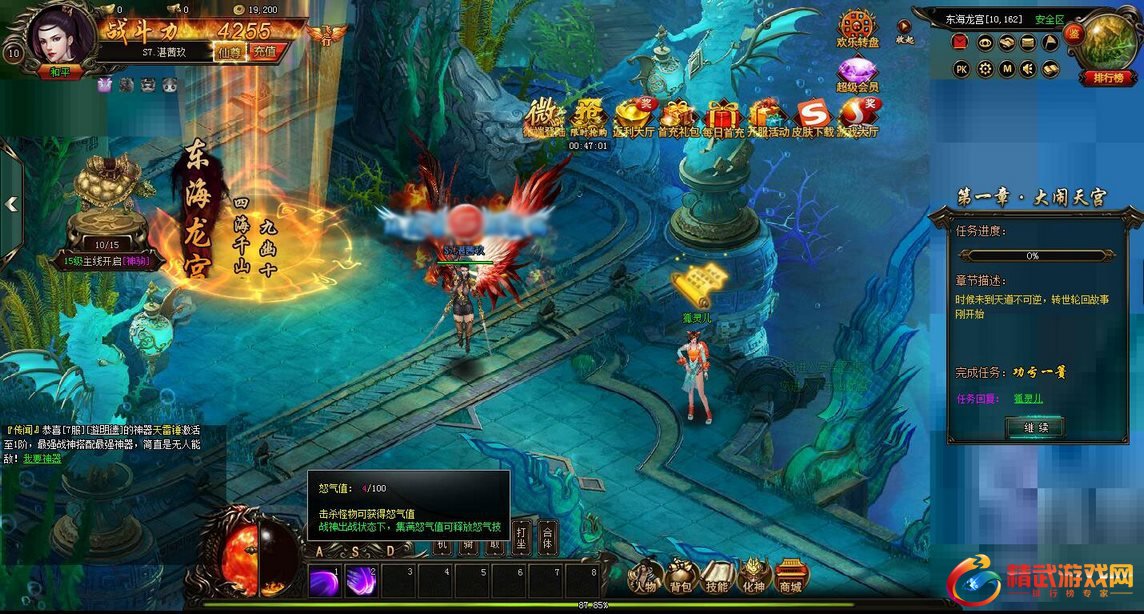Open settings via the gear icon
Viewport: 1144px width, 614px height.
[984, 69]
